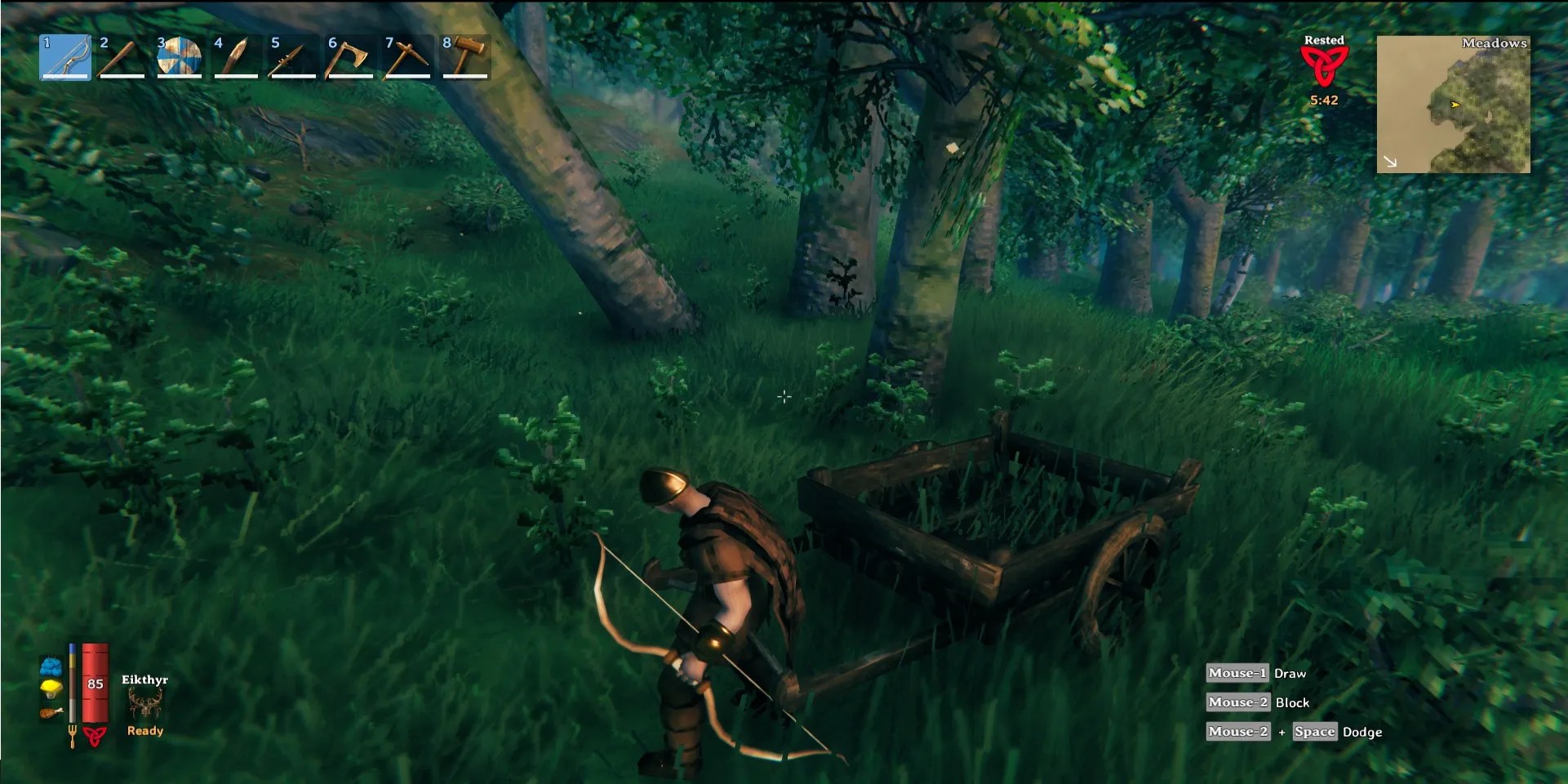Image resolution: width=1568 pixels, height=784 pixels.
Task: Equip the flint knife in slot 4
Action: click(235, 57)
